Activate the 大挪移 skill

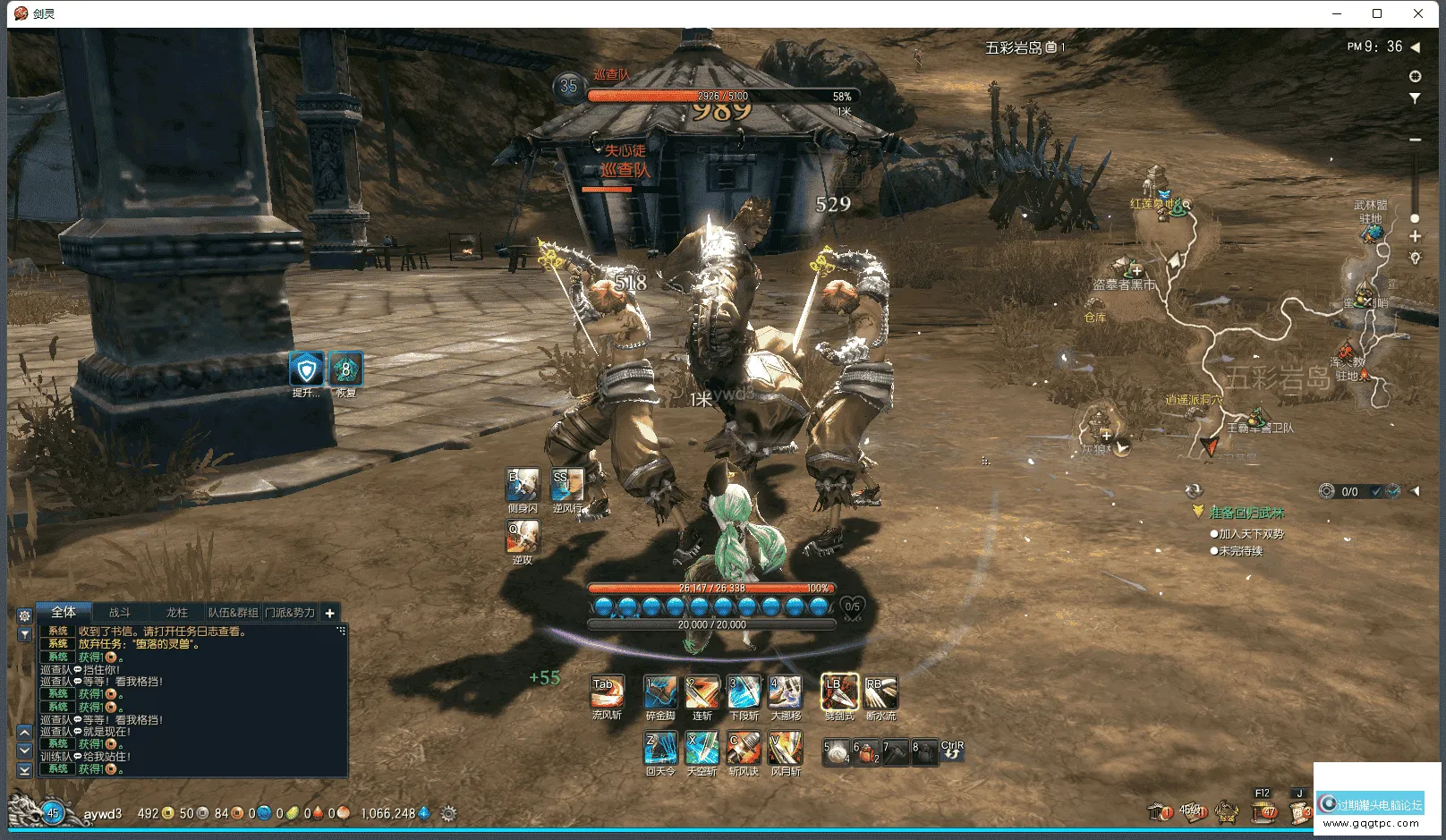785,692
